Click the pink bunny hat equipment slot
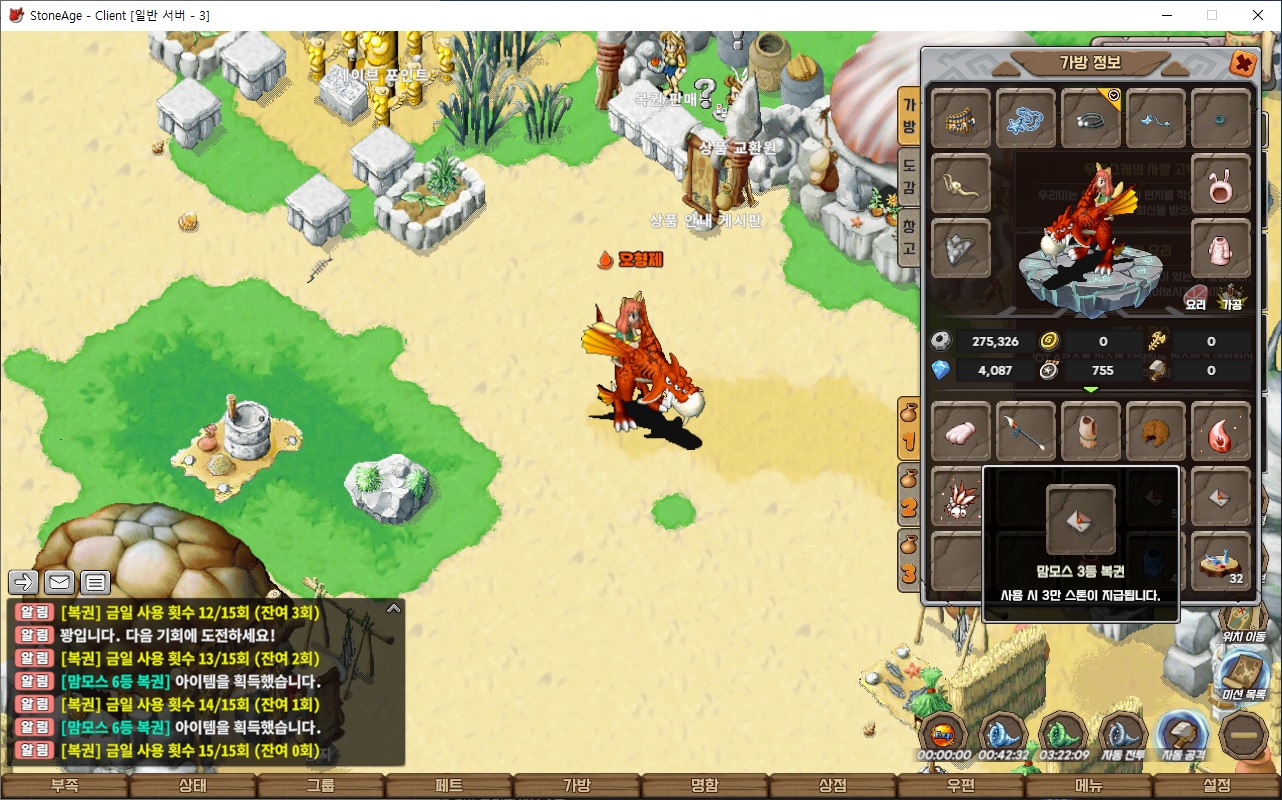Screen dimensions: 1282x800 coord(1221,184)
